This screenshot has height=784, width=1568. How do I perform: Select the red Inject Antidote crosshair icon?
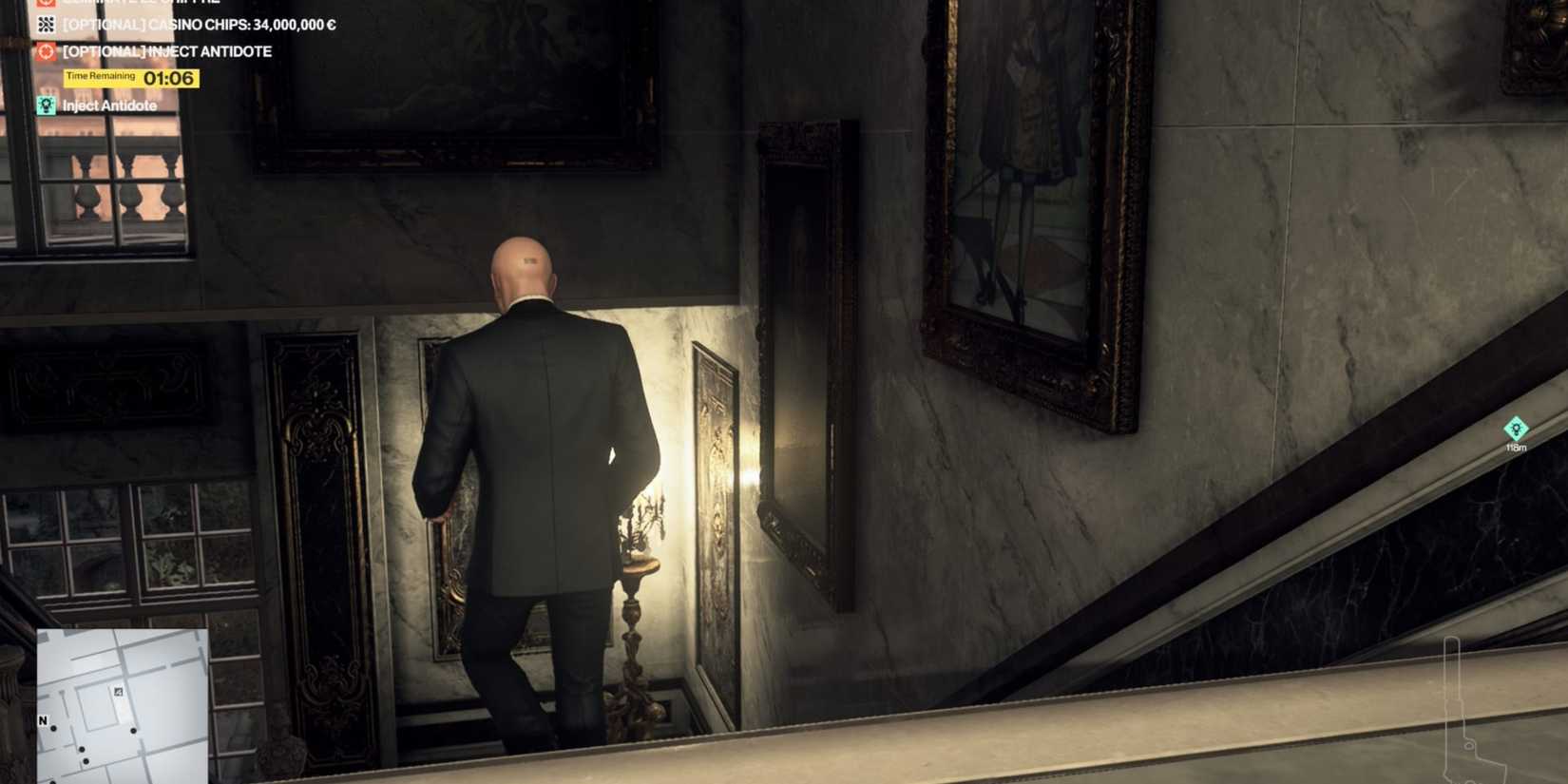tap(45, 50)
